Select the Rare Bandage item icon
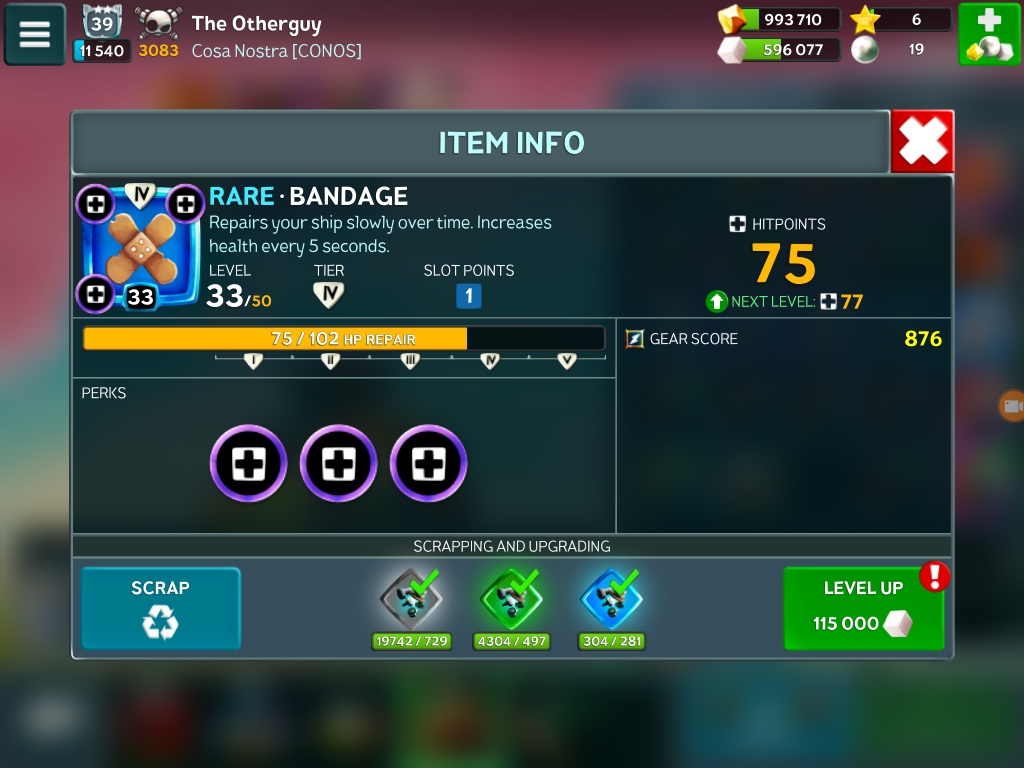Image resolution: width=1024 pixels, height=768 pixels. pos(140,247)
